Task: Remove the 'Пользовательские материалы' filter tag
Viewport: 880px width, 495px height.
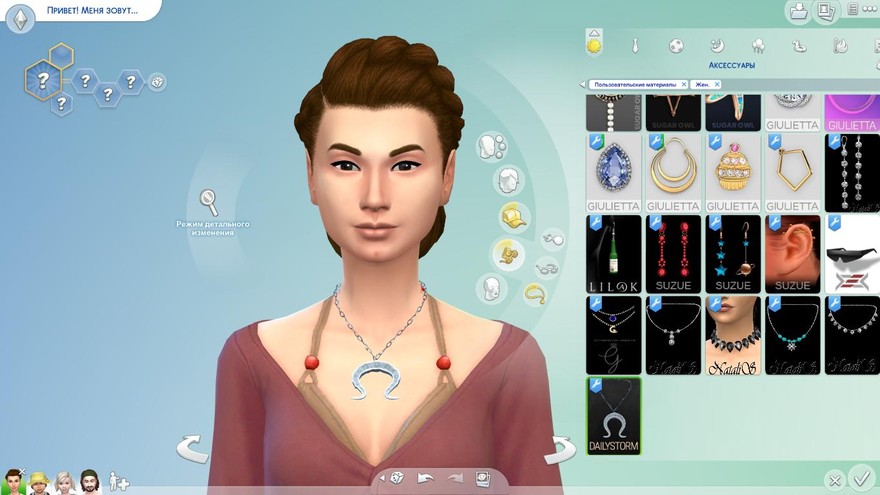Action: (683, 85)
